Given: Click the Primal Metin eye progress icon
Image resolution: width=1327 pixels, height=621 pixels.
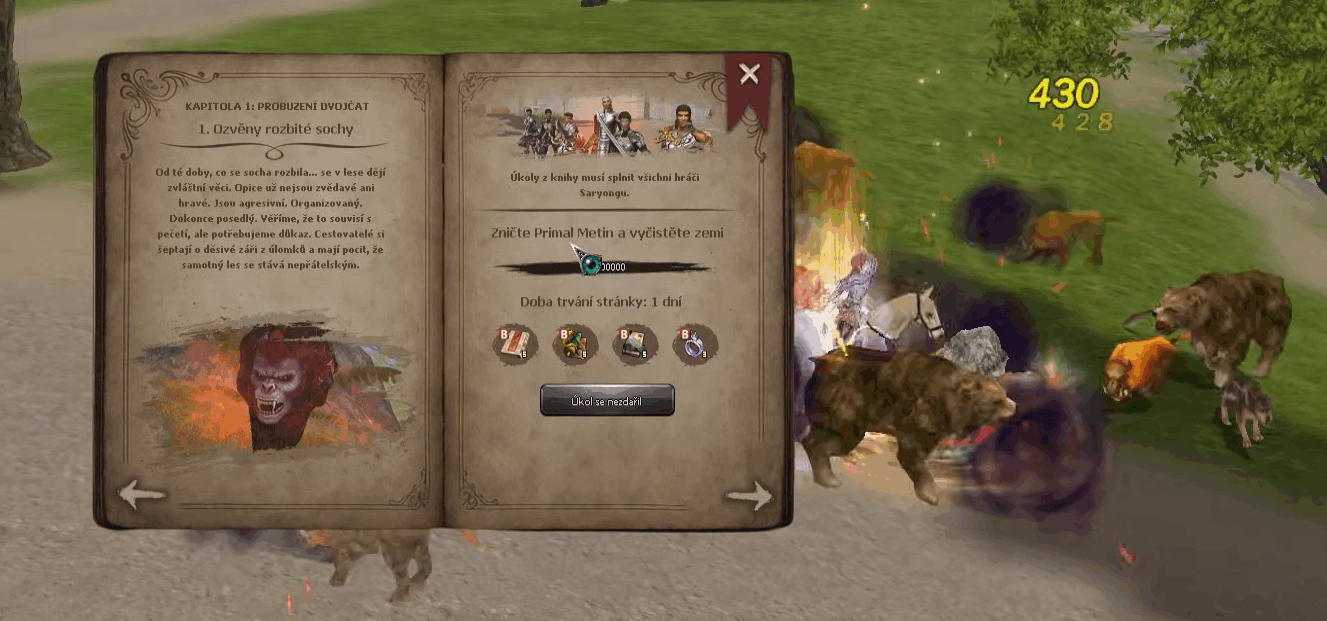Looking at the screenshot, I should tap(589, 265).
